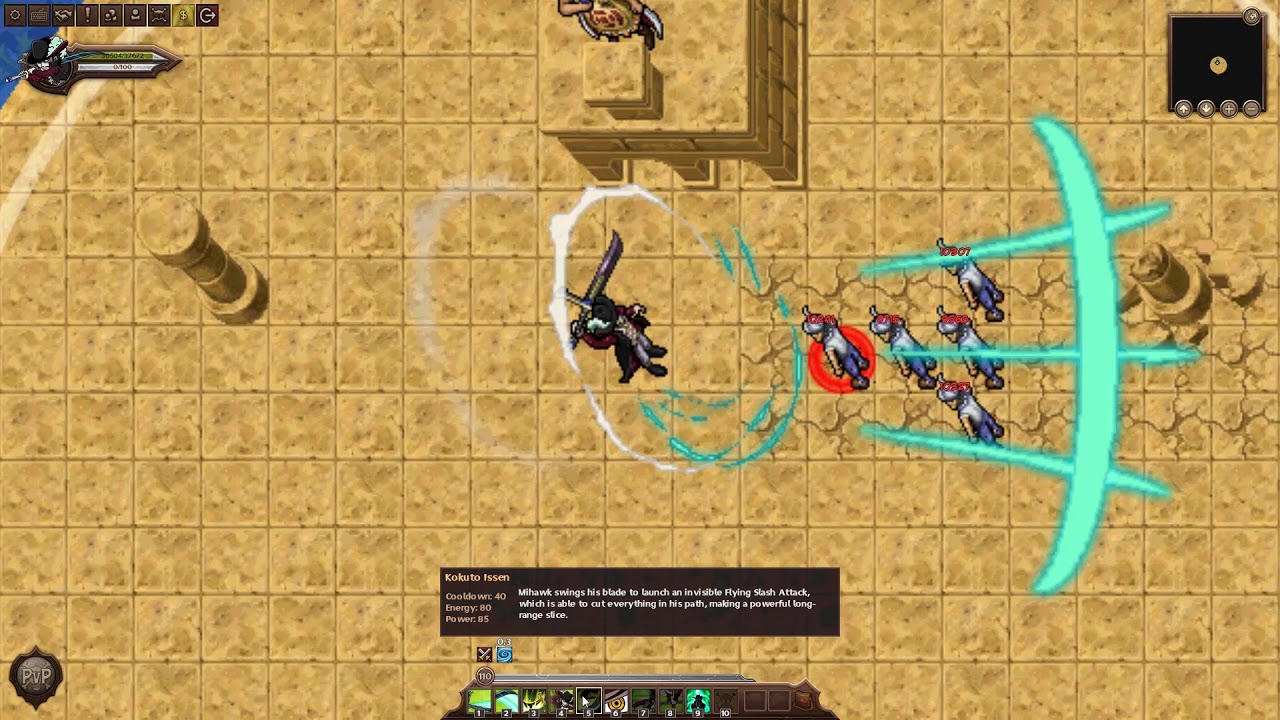
Task: Cast the Kokuto Issen skill in slot 5
Action: coord(588,700)
